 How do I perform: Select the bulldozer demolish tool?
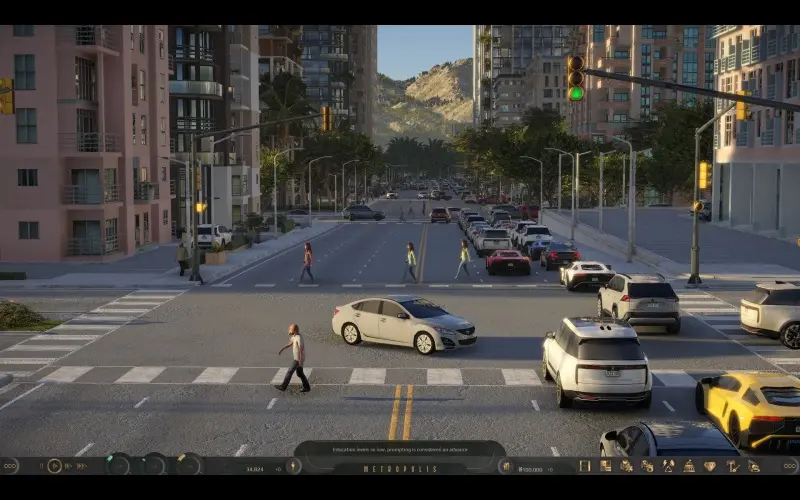754,466
